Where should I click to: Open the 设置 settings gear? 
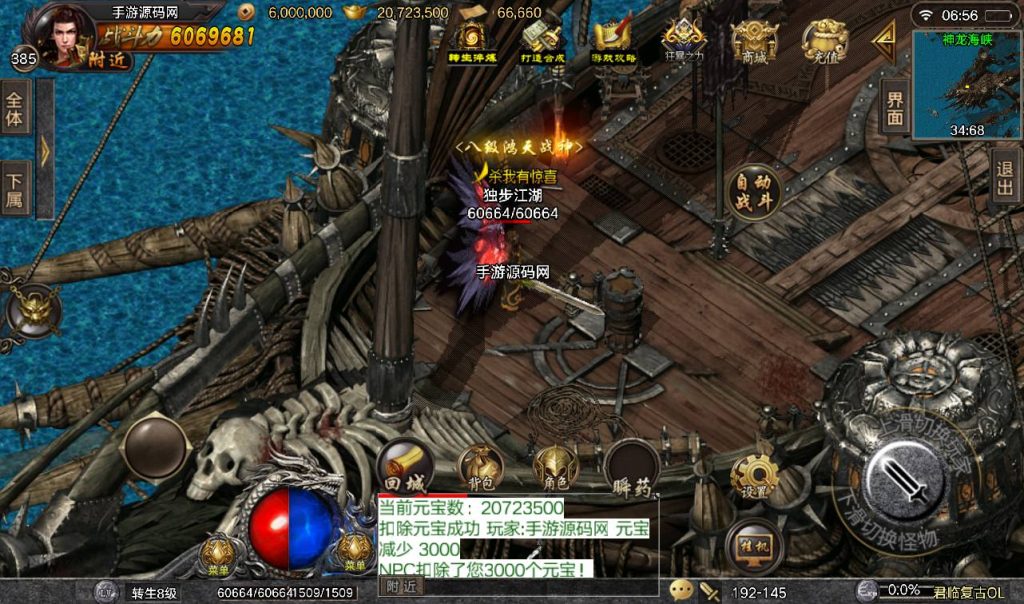click(x=755, y=477)
